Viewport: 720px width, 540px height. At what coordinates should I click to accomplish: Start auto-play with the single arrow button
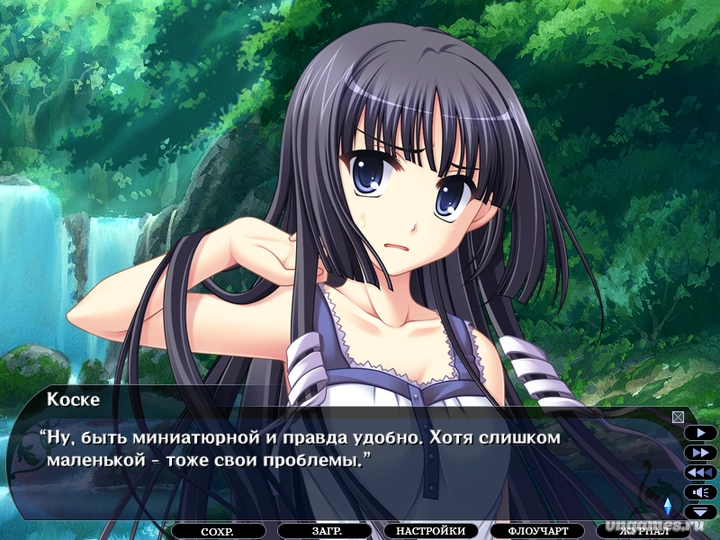(700, 433)
